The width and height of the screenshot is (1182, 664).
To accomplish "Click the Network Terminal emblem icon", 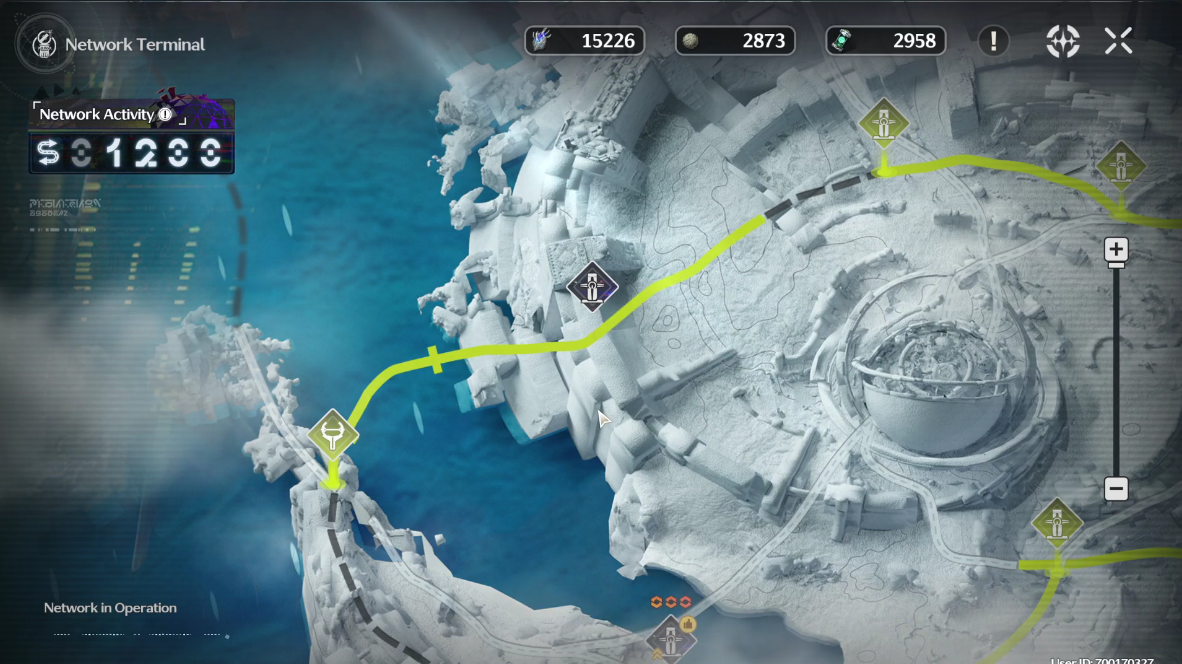I will tap(43, 44).
